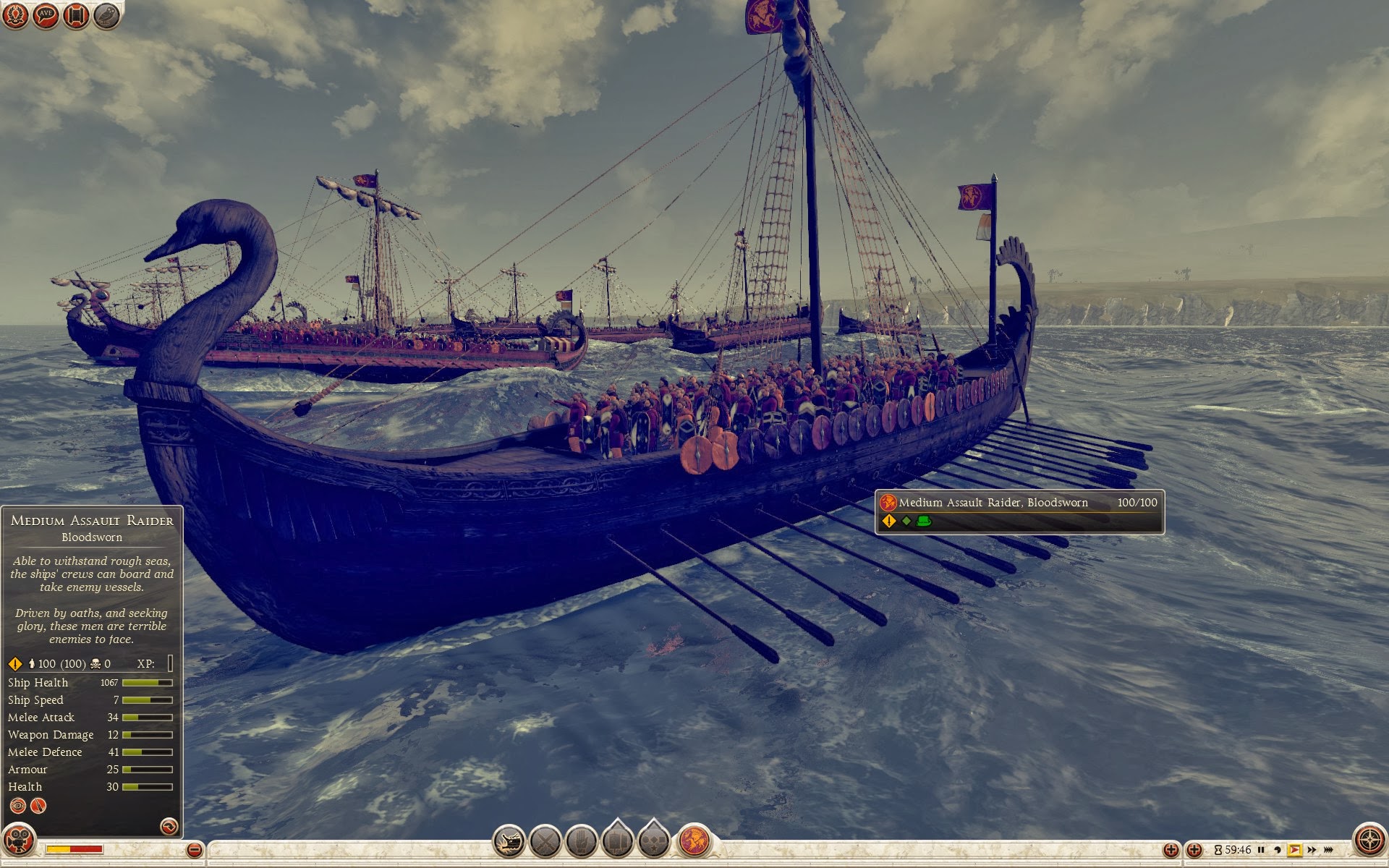1389x868 pixels.
Task: Click the eye attribute icon in unit panel
Action: tap(18, 806)
